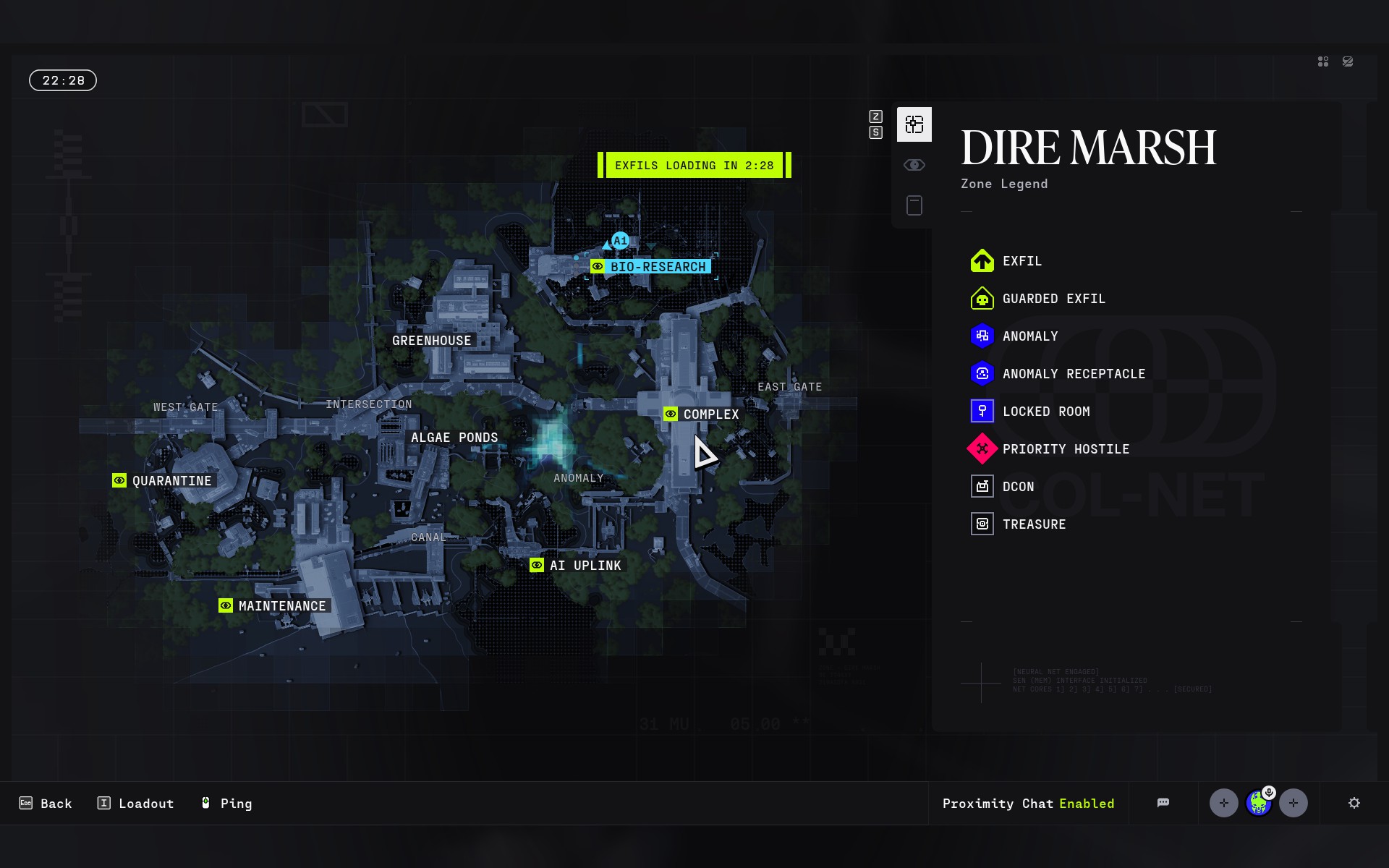Toggle Proximity Chat setting
1389x868 pixels.
(x=1028, y=804)
